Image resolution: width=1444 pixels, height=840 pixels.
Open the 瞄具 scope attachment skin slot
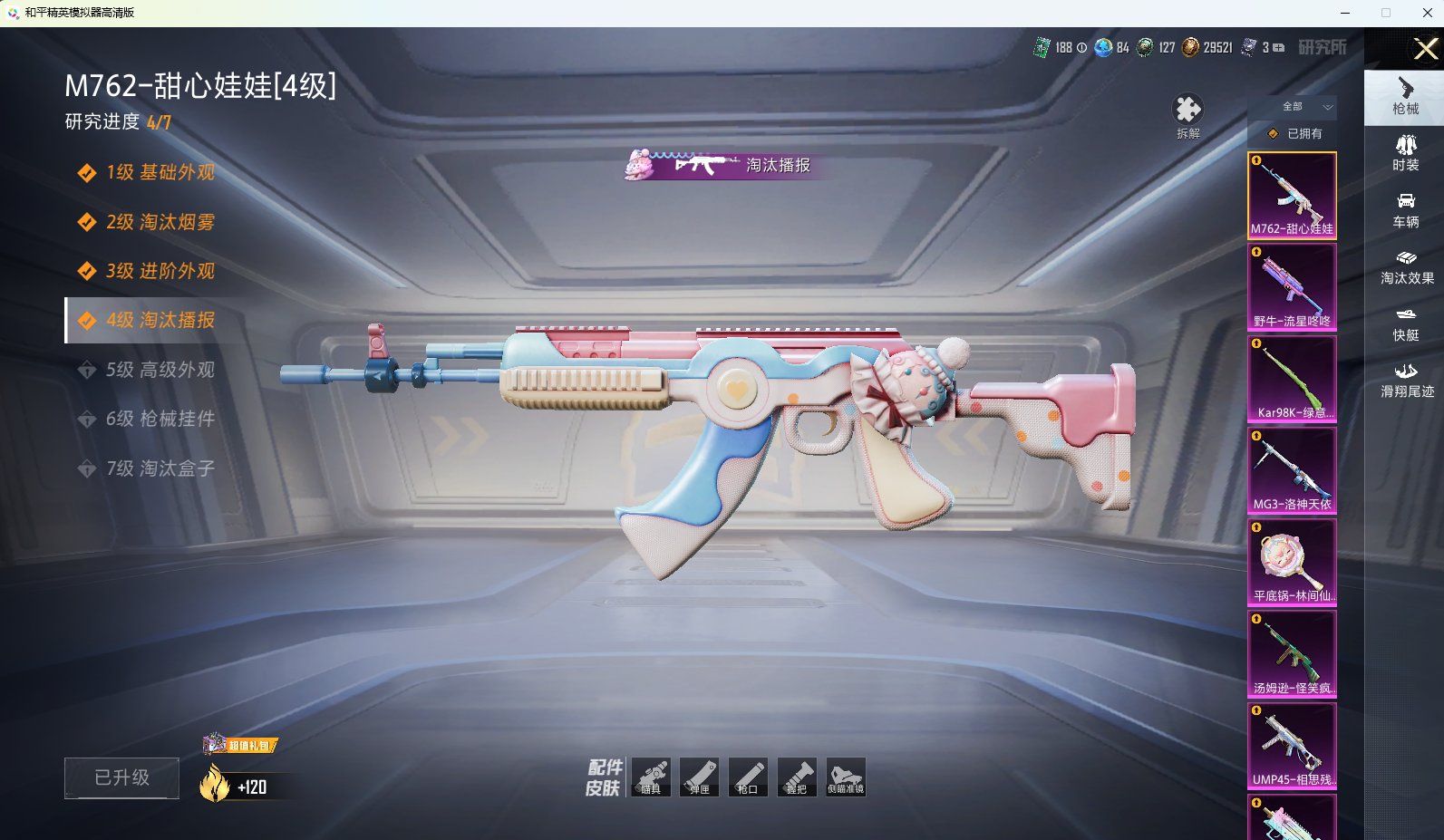coord(651,777)
